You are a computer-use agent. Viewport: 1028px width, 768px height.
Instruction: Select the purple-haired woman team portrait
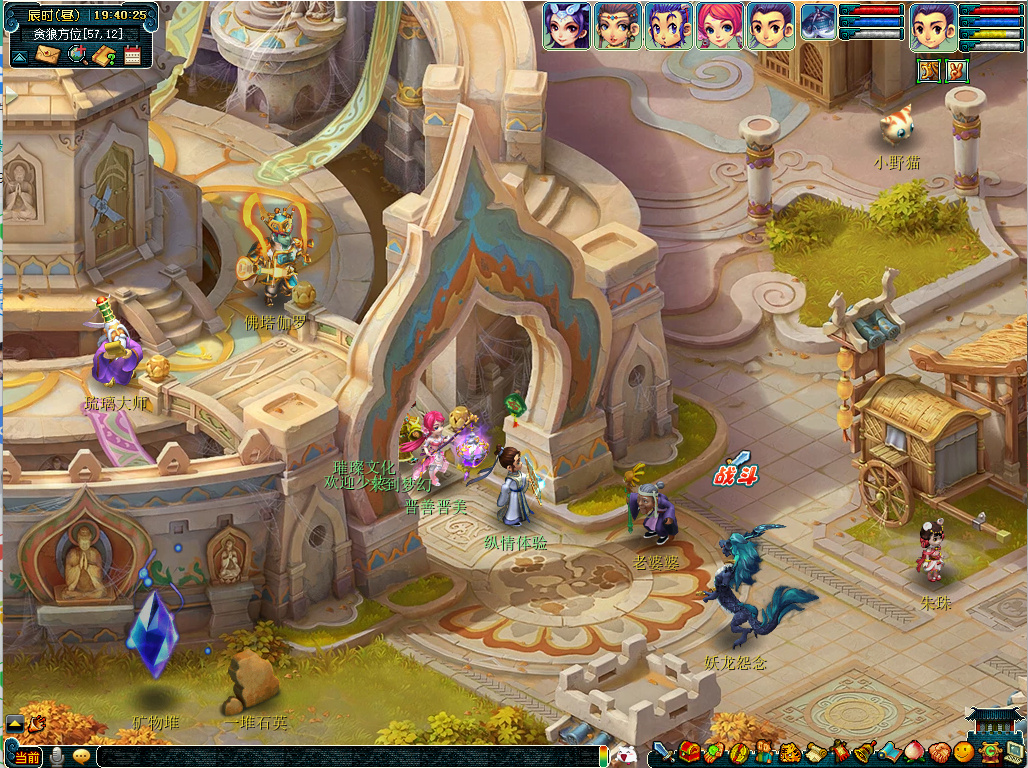click(567, 26)
